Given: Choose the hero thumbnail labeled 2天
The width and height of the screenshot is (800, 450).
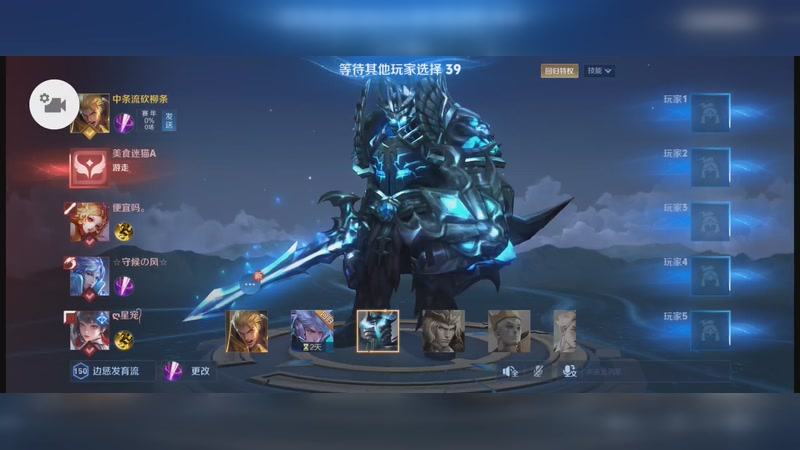Looking at the screenshot, I should click(x=311, y=332).
